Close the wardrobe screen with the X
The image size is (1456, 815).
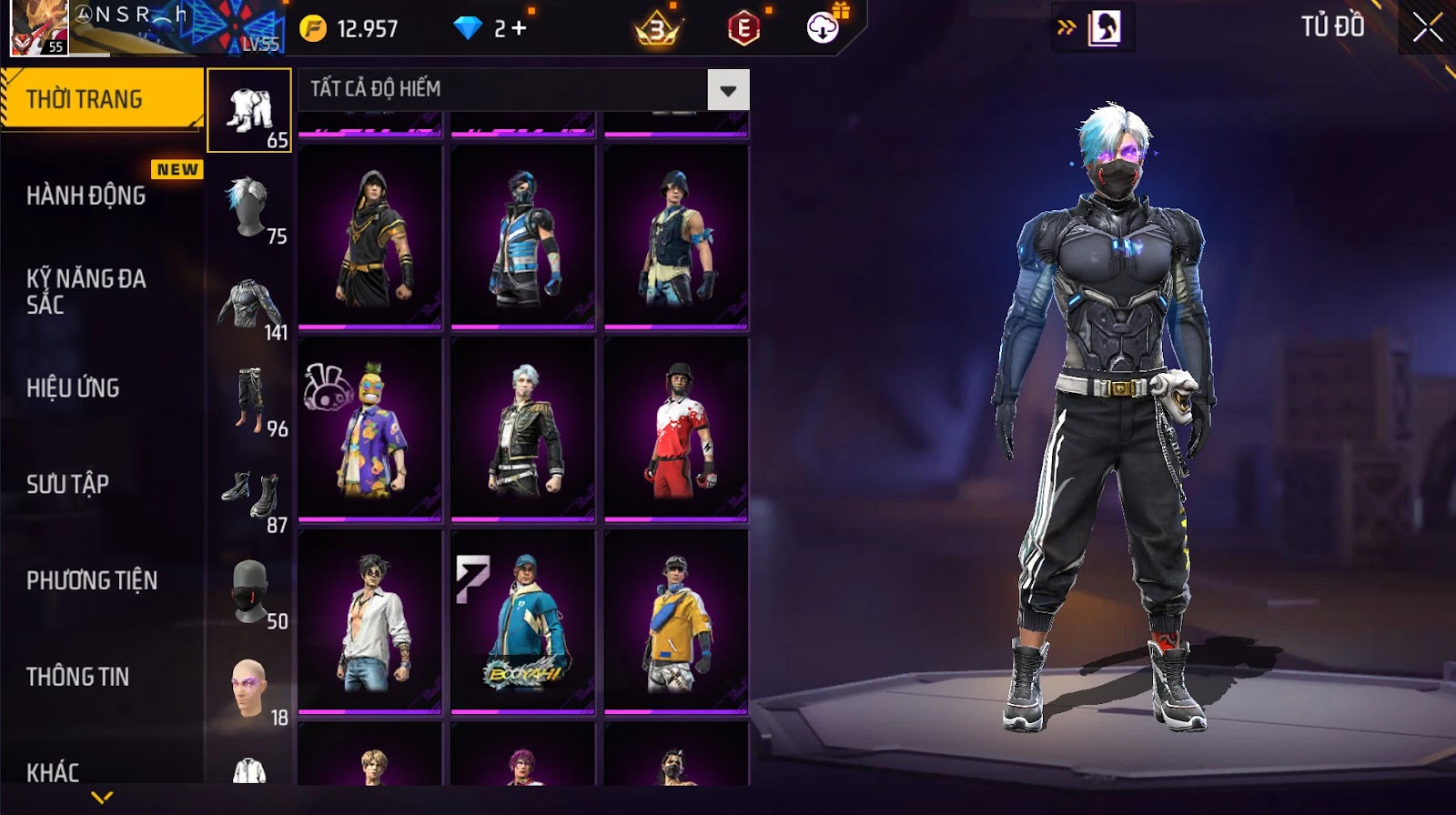click(x=1427, y=27)
